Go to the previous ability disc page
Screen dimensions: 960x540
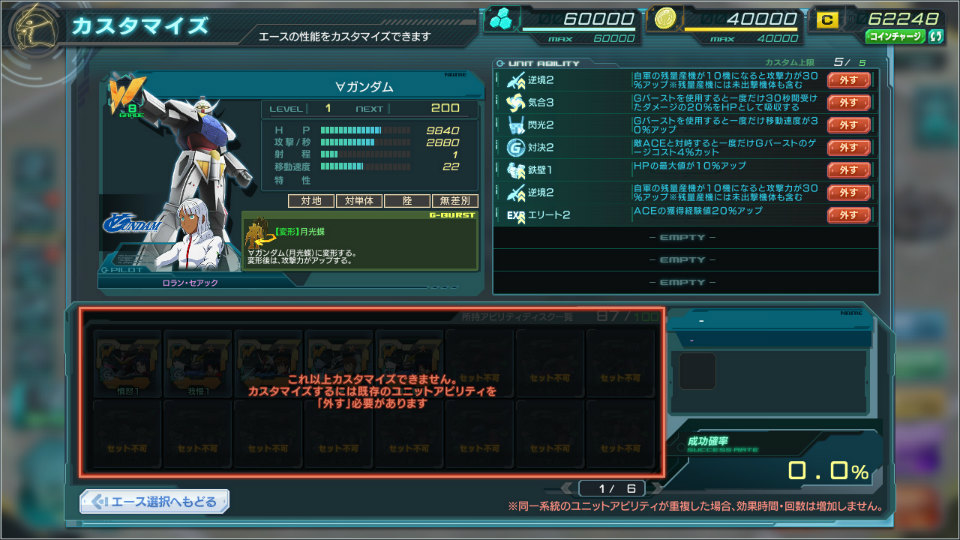[x=569, y=488]
